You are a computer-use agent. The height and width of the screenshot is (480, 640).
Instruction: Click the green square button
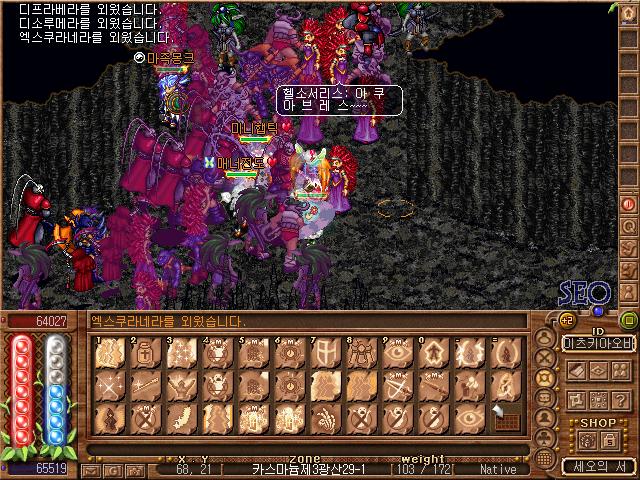[x=628, y=320]
